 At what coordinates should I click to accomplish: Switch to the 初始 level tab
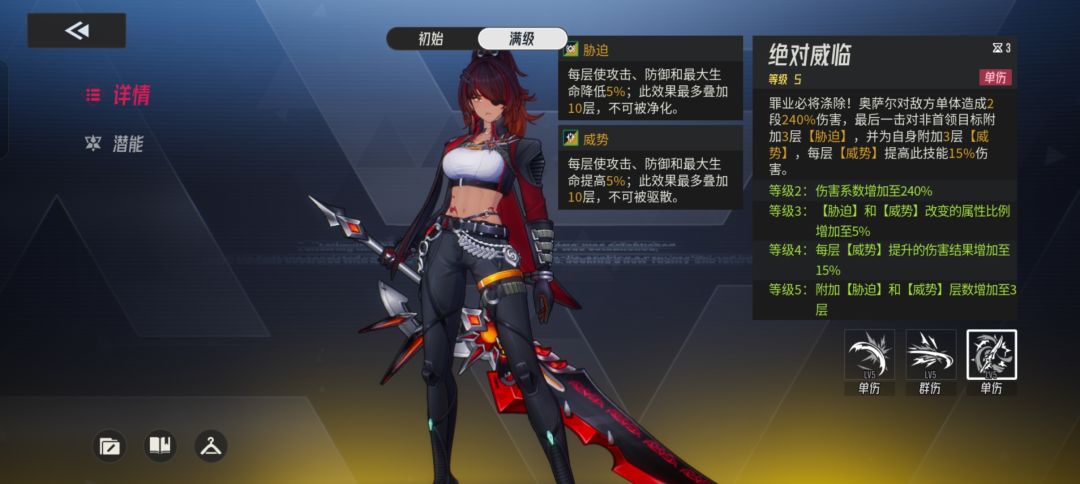[x=431, y=39]
